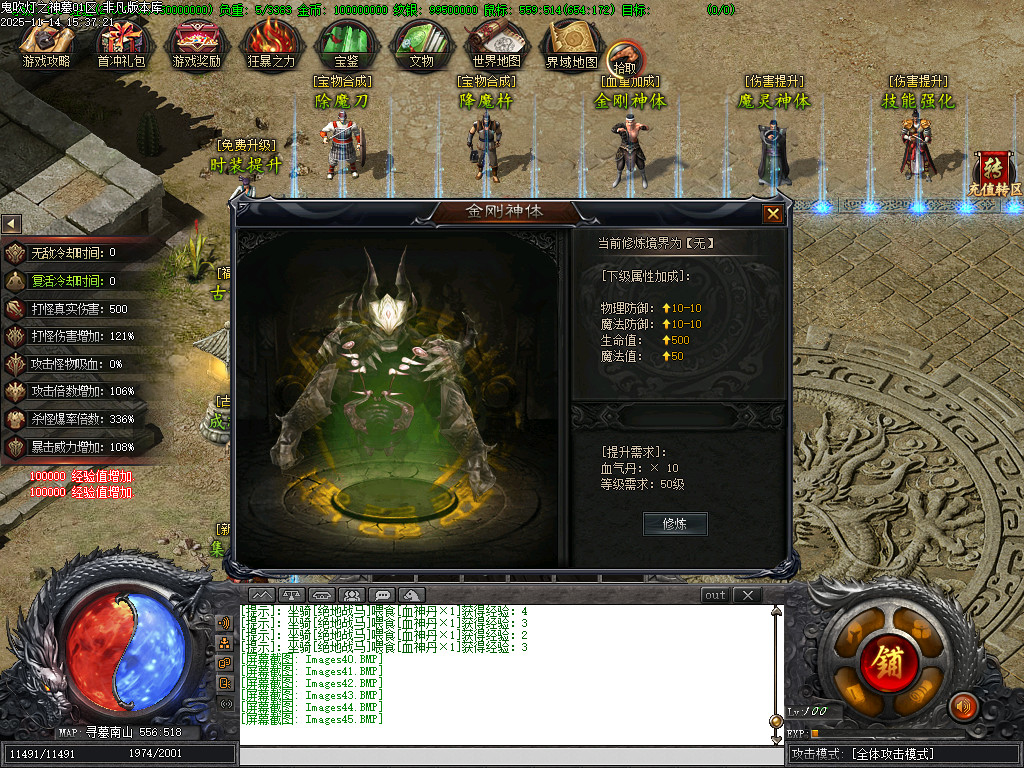The width and height of the screenshot is (1024, 768).
Task: Open the 游戏奖励 rewards menu
Action: click(x=197, y=44)
